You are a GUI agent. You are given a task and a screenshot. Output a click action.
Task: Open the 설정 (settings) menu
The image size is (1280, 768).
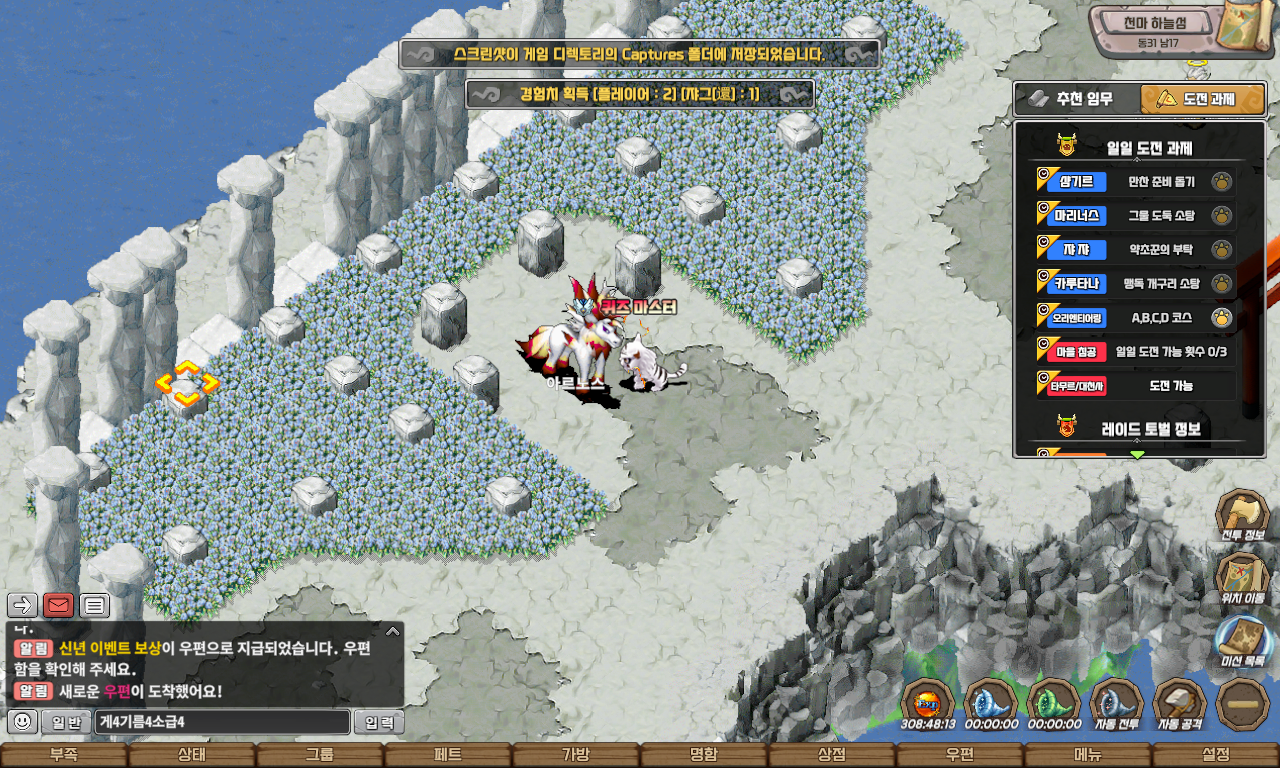(1215, 755)
